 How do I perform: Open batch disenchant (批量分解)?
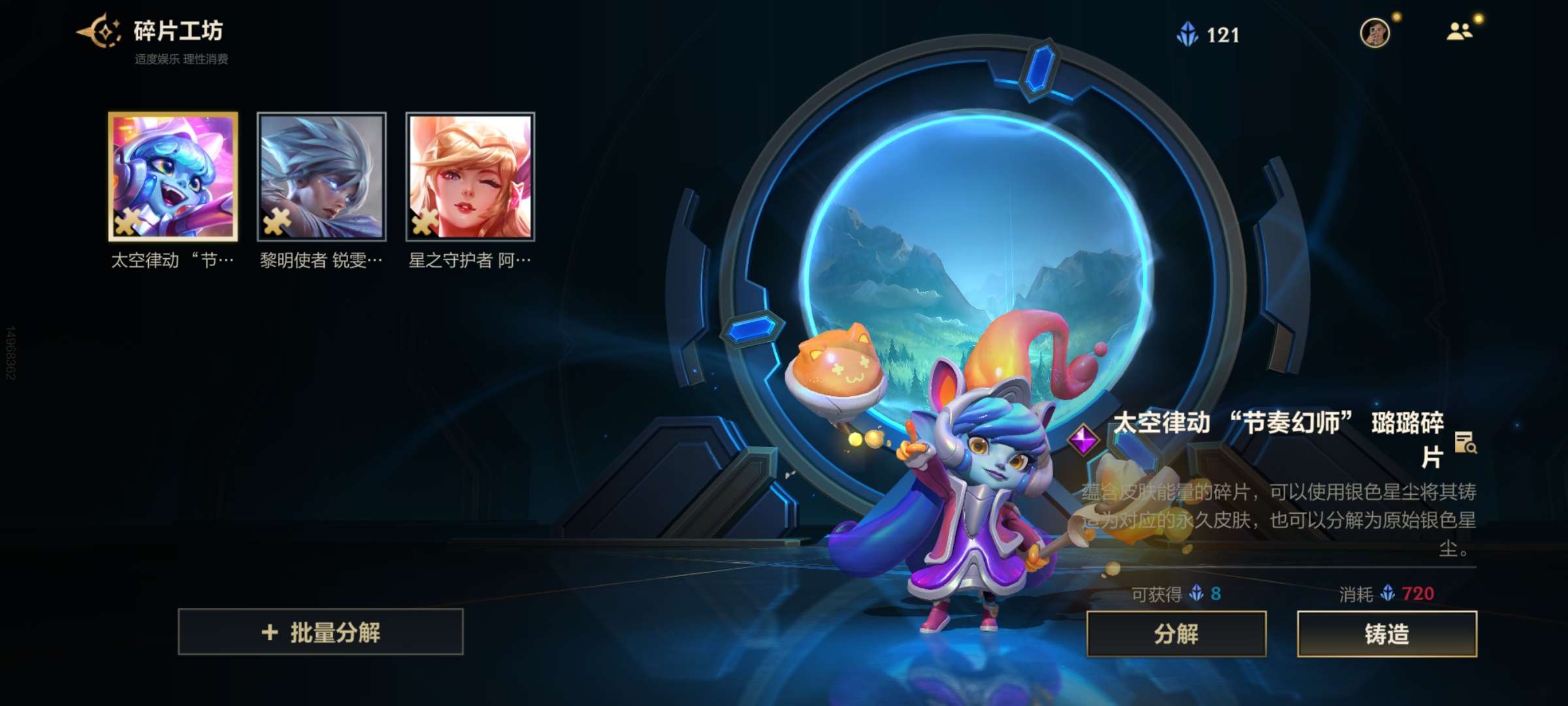(321, 632)
